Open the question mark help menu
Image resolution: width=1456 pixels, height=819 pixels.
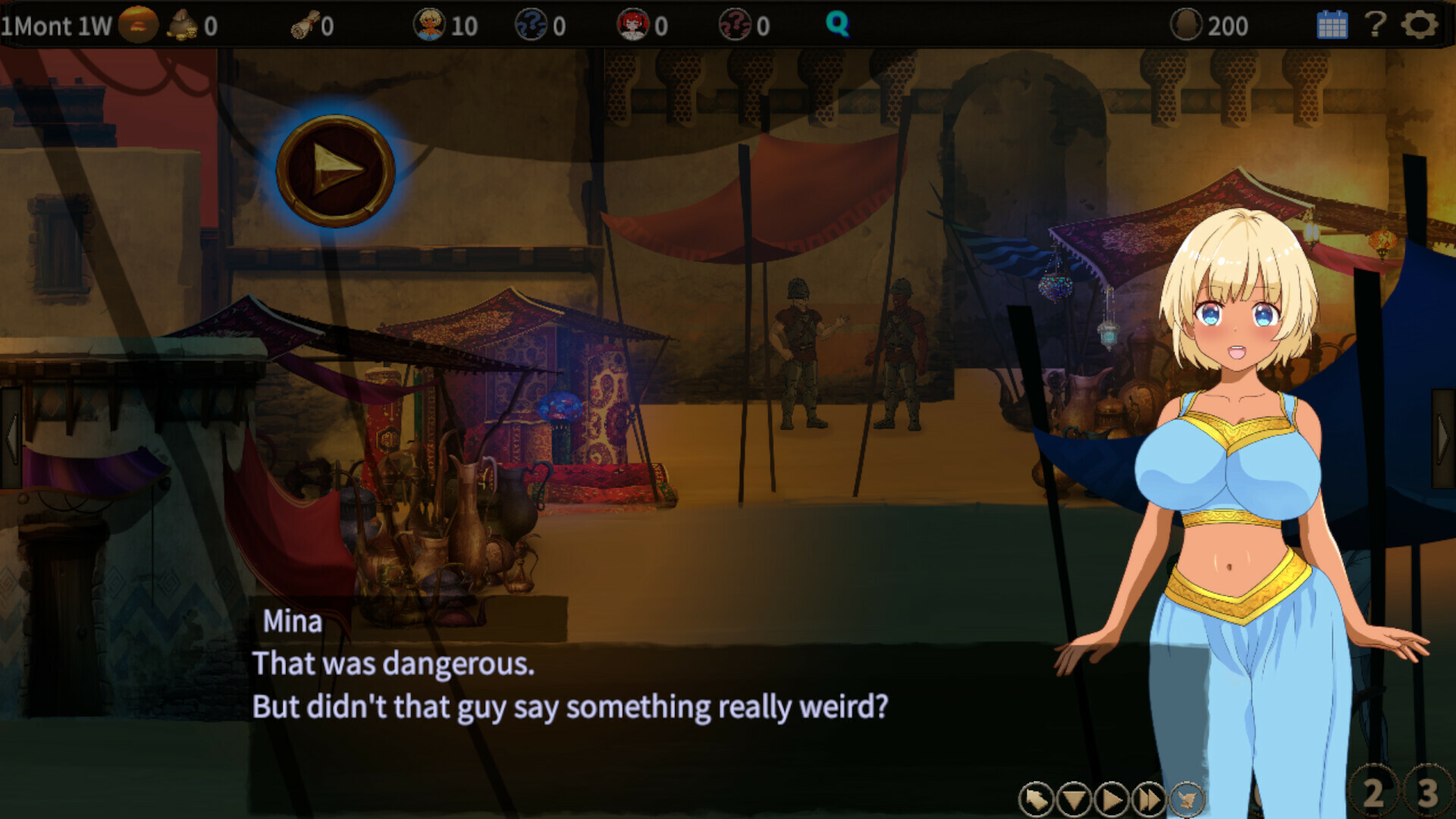coord(1375,25)
